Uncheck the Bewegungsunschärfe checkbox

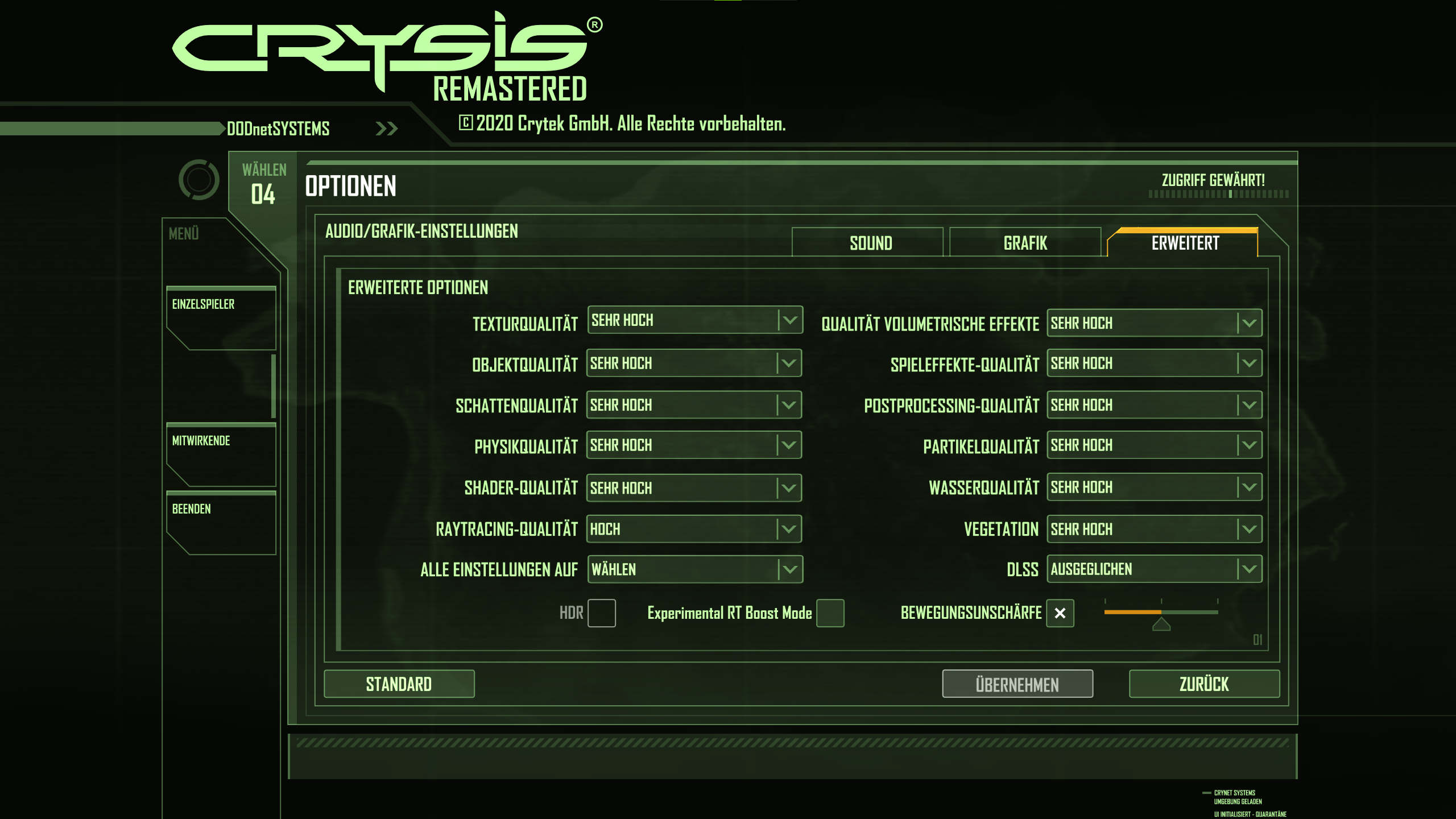tap(1060, 613)
